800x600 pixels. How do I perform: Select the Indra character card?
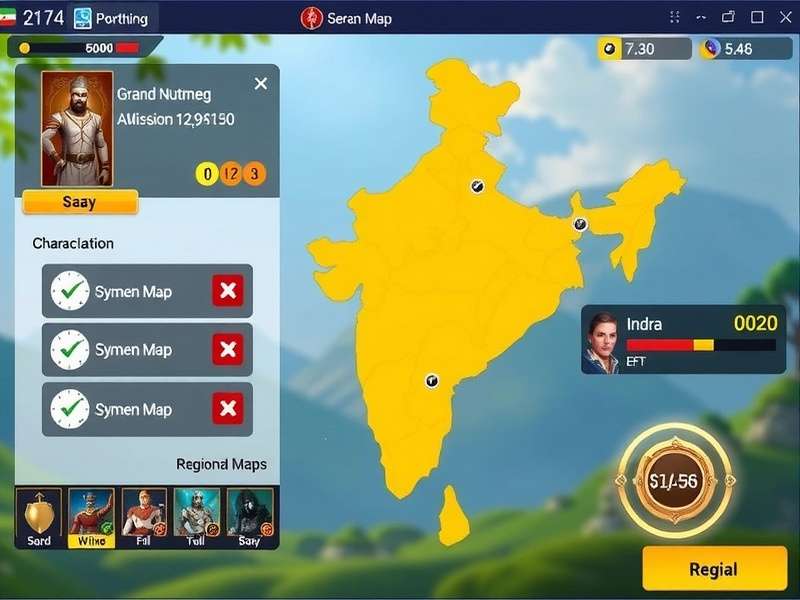click(x=683, y=340)
